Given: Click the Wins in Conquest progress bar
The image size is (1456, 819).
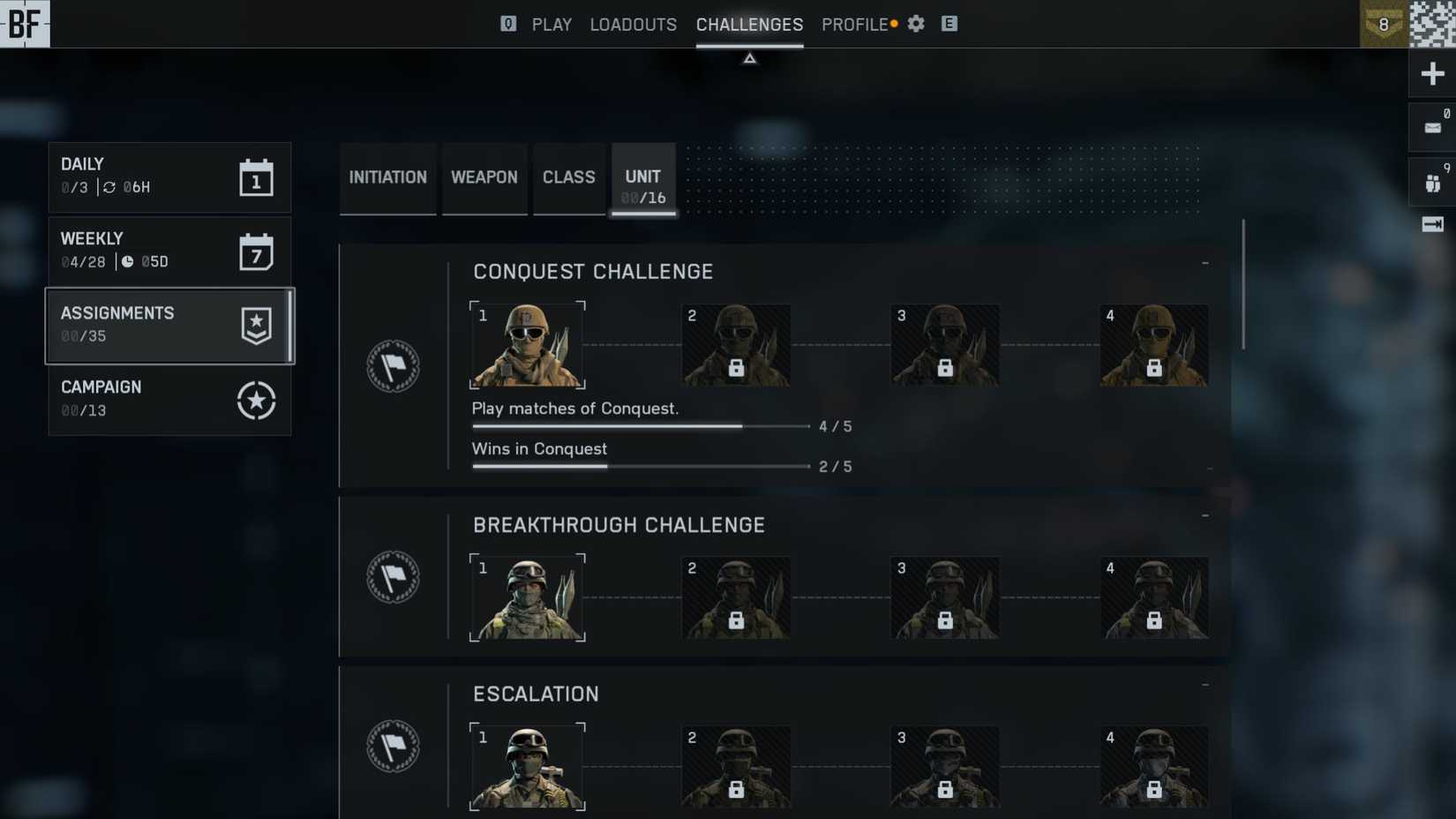Looking at the screenshot, I should pos(640,466).
